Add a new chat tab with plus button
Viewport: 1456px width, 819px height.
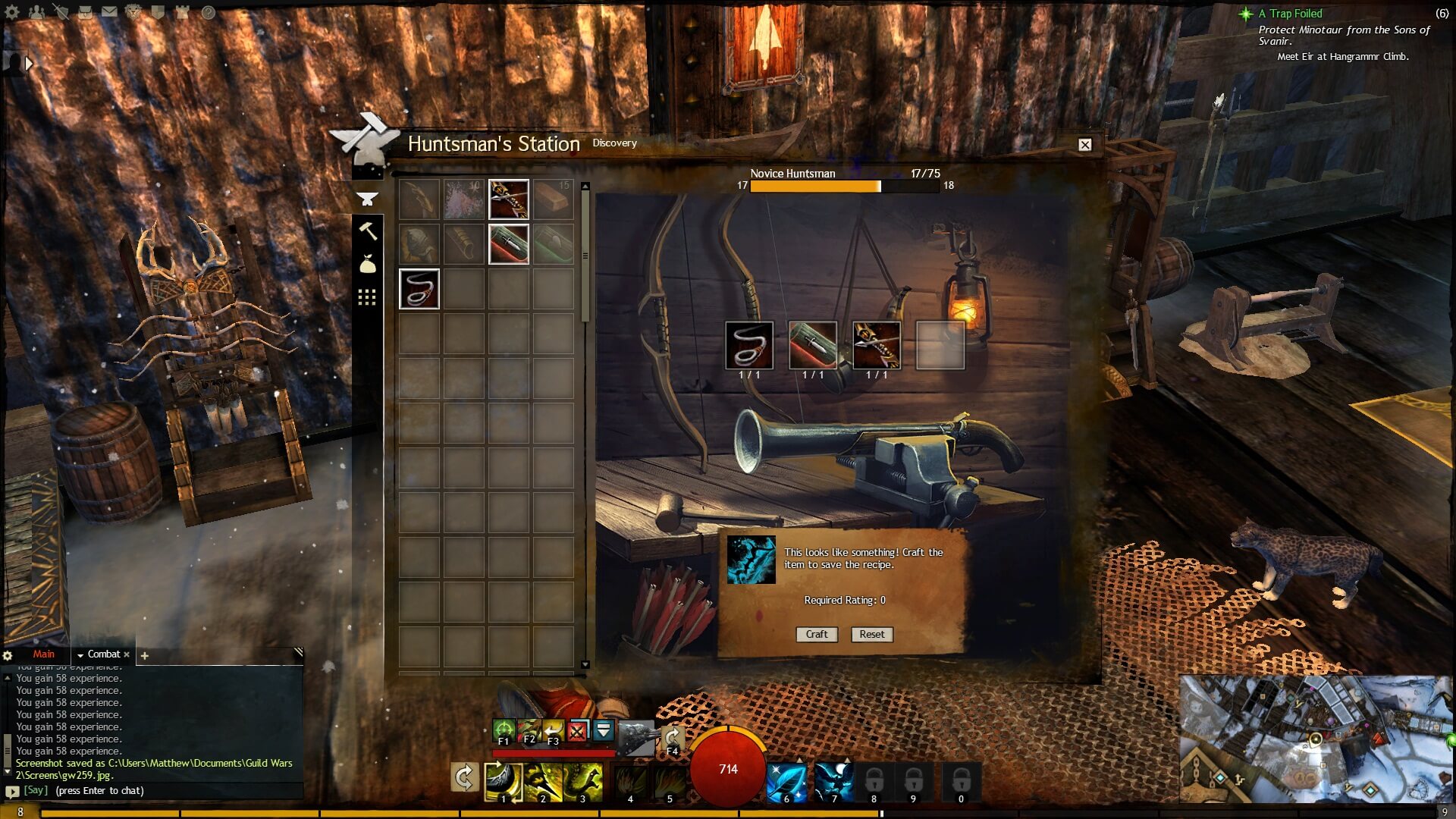[x=143, y=656]
